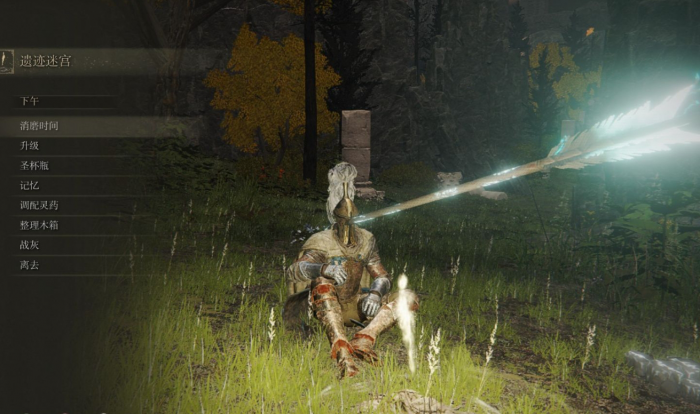Select 调配灵药 (Mix physick) option
The image size is (700, 414).
(x=39, y=205)
